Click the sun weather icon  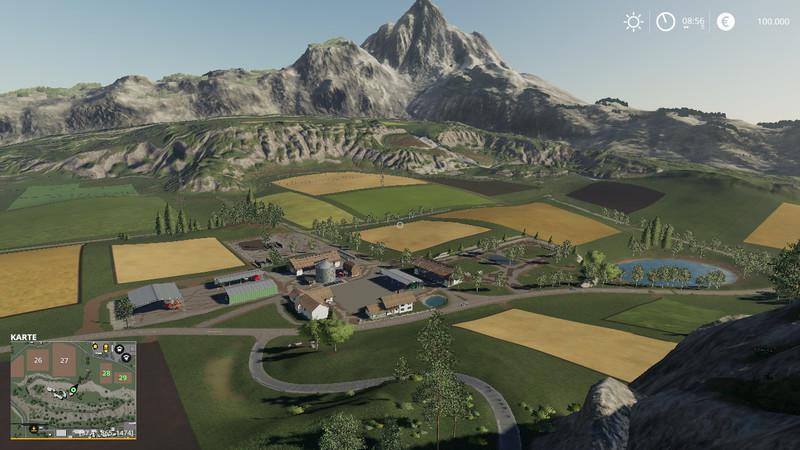[633, 21]
